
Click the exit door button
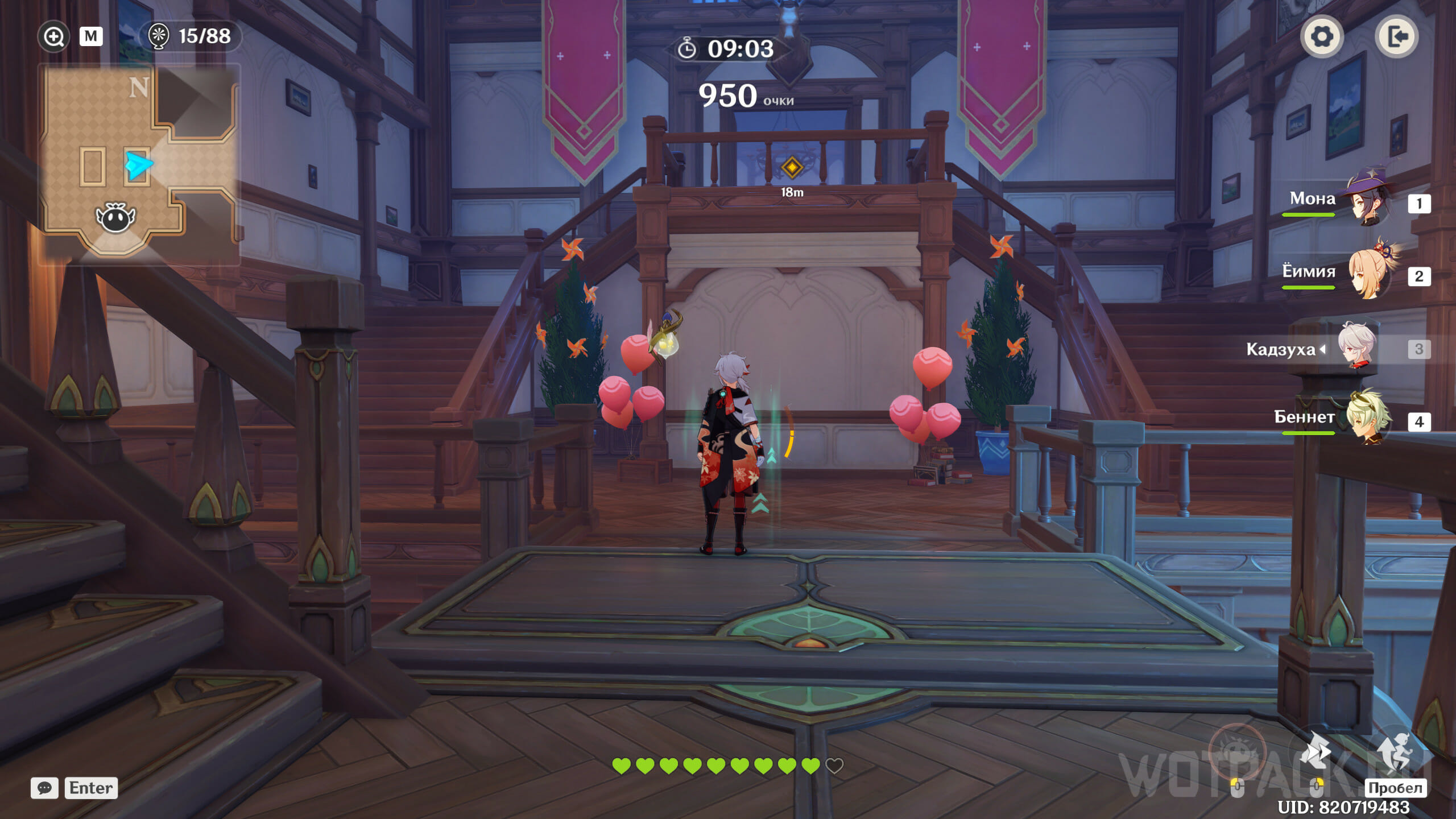pyautogui.click(x=1396, y=37)
